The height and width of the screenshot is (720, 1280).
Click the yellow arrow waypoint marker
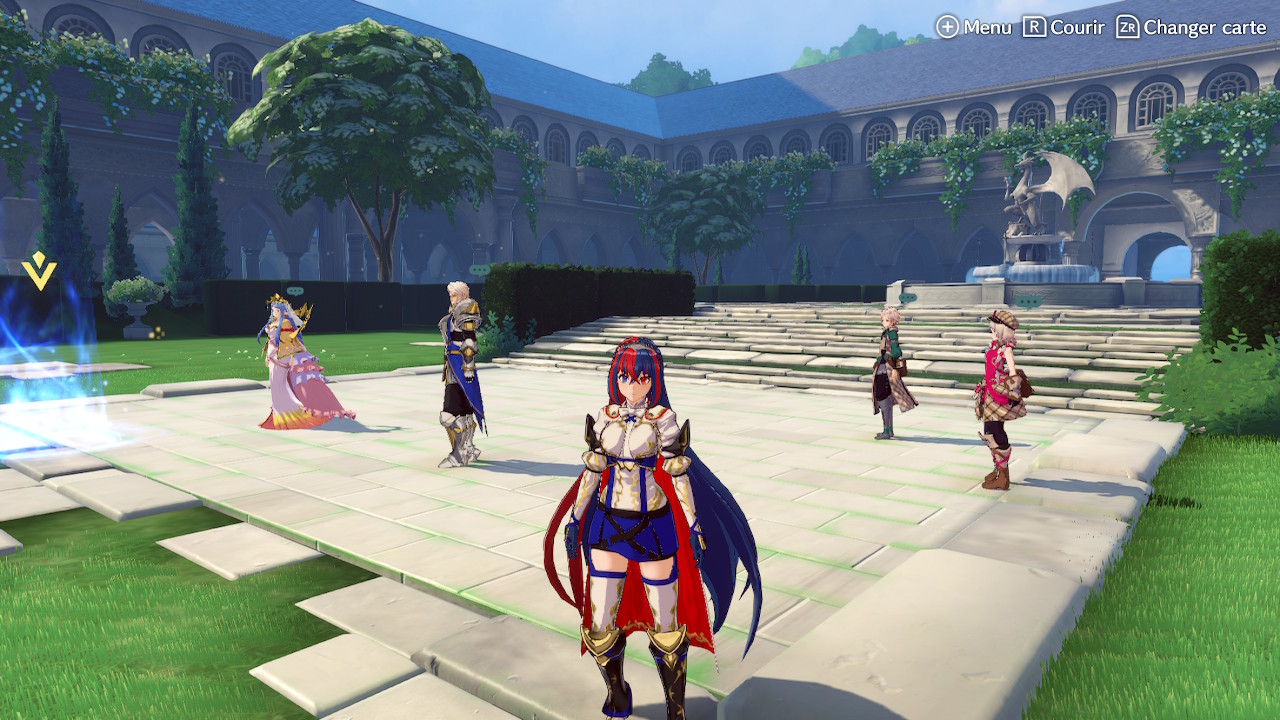(39, 271)
